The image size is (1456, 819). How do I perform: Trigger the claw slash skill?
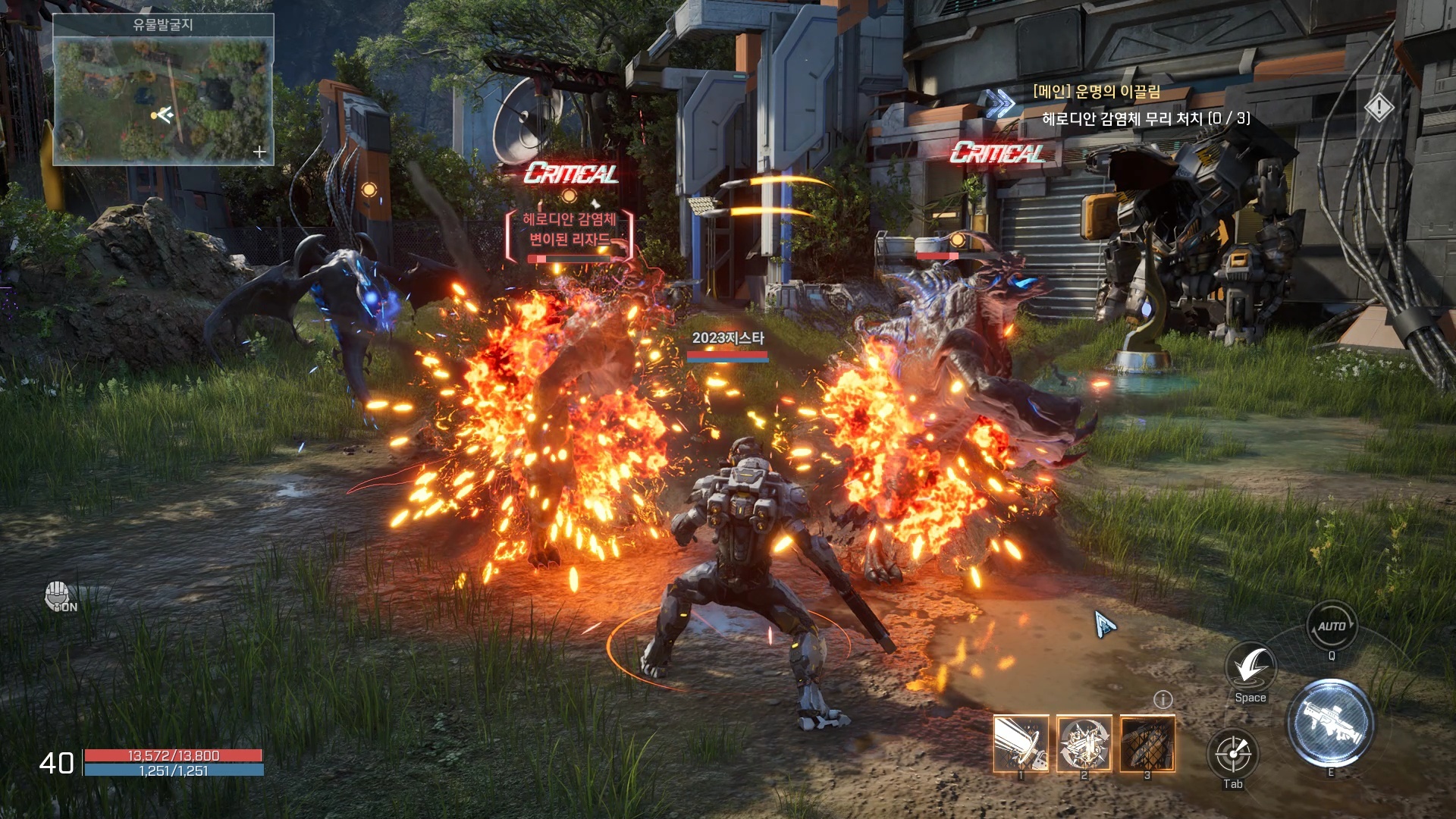coord(1147,743)
